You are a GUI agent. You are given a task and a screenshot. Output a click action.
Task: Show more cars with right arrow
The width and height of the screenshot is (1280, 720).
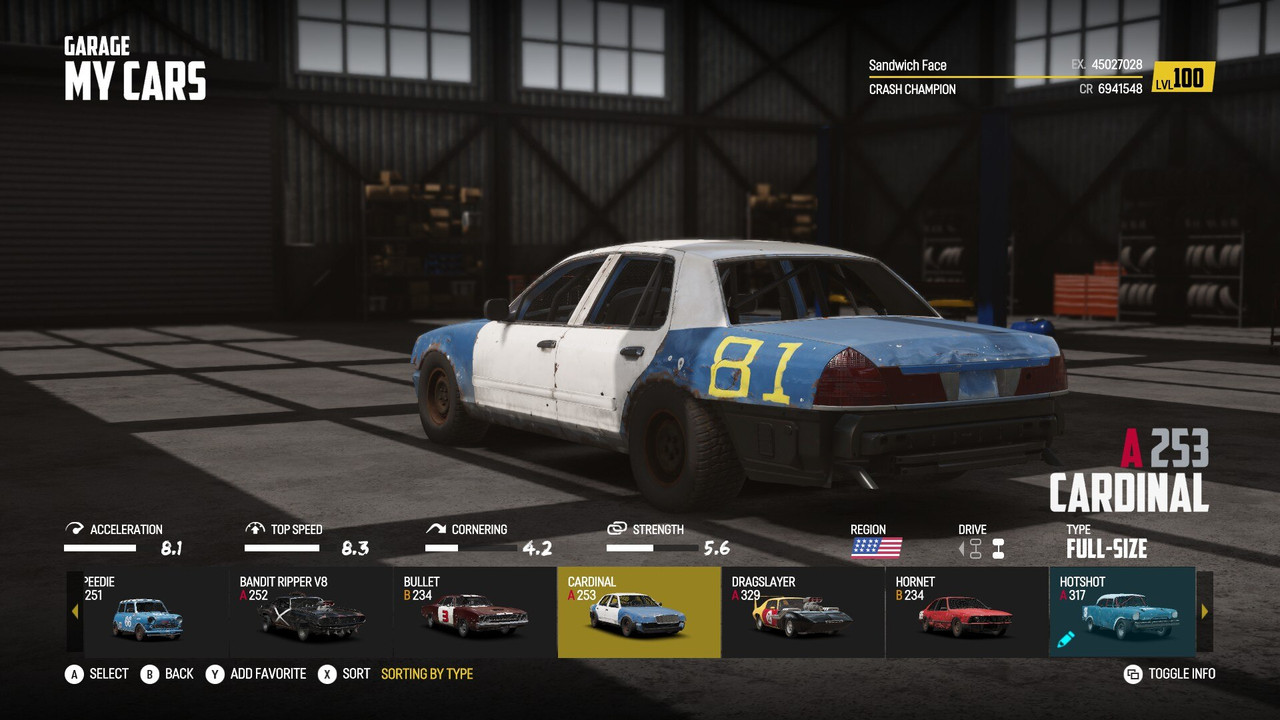pos(1205,611)
